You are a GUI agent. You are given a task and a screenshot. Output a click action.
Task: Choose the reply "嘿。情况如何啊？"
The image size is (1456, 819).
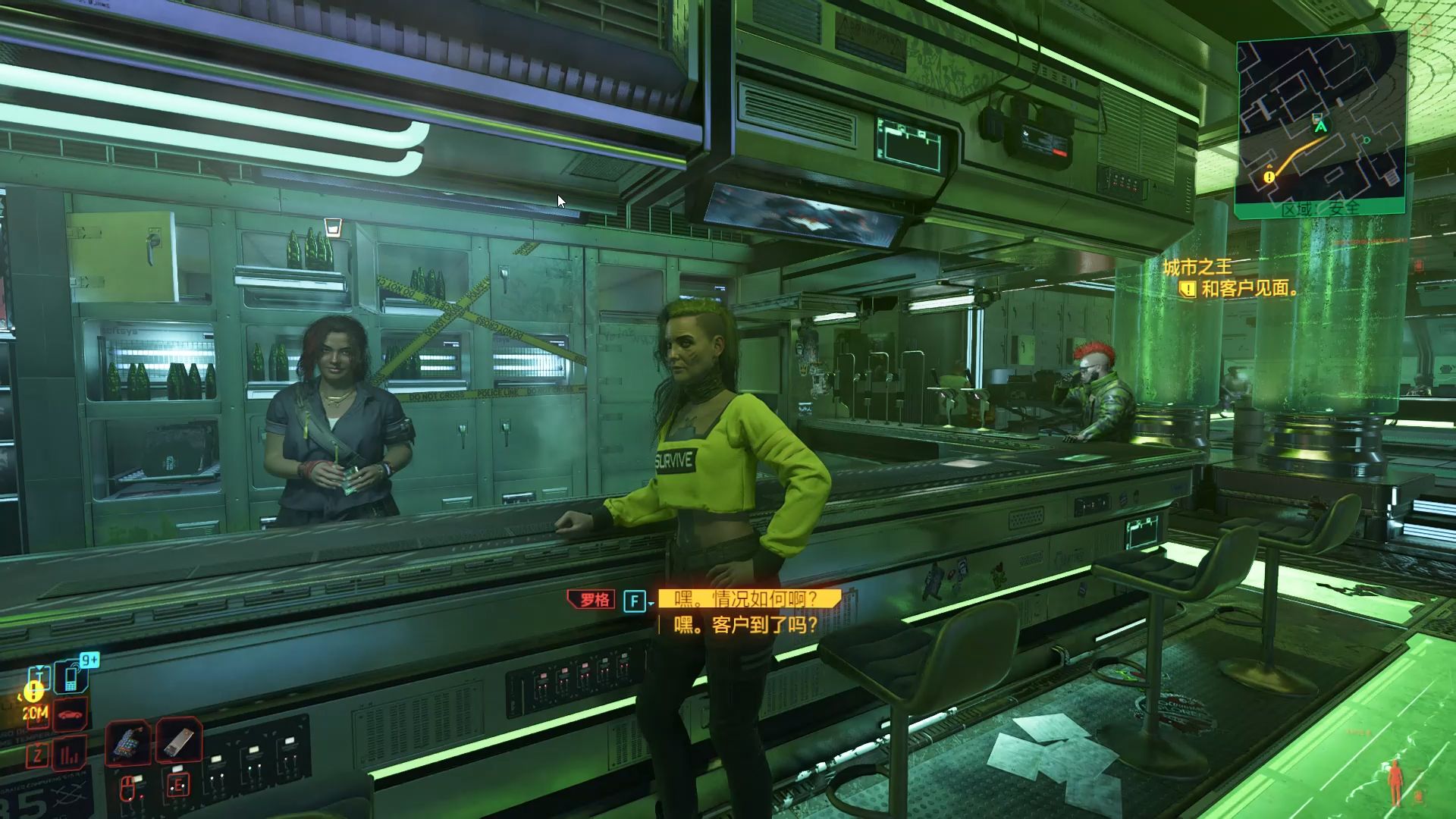click(x=748, y=600)
